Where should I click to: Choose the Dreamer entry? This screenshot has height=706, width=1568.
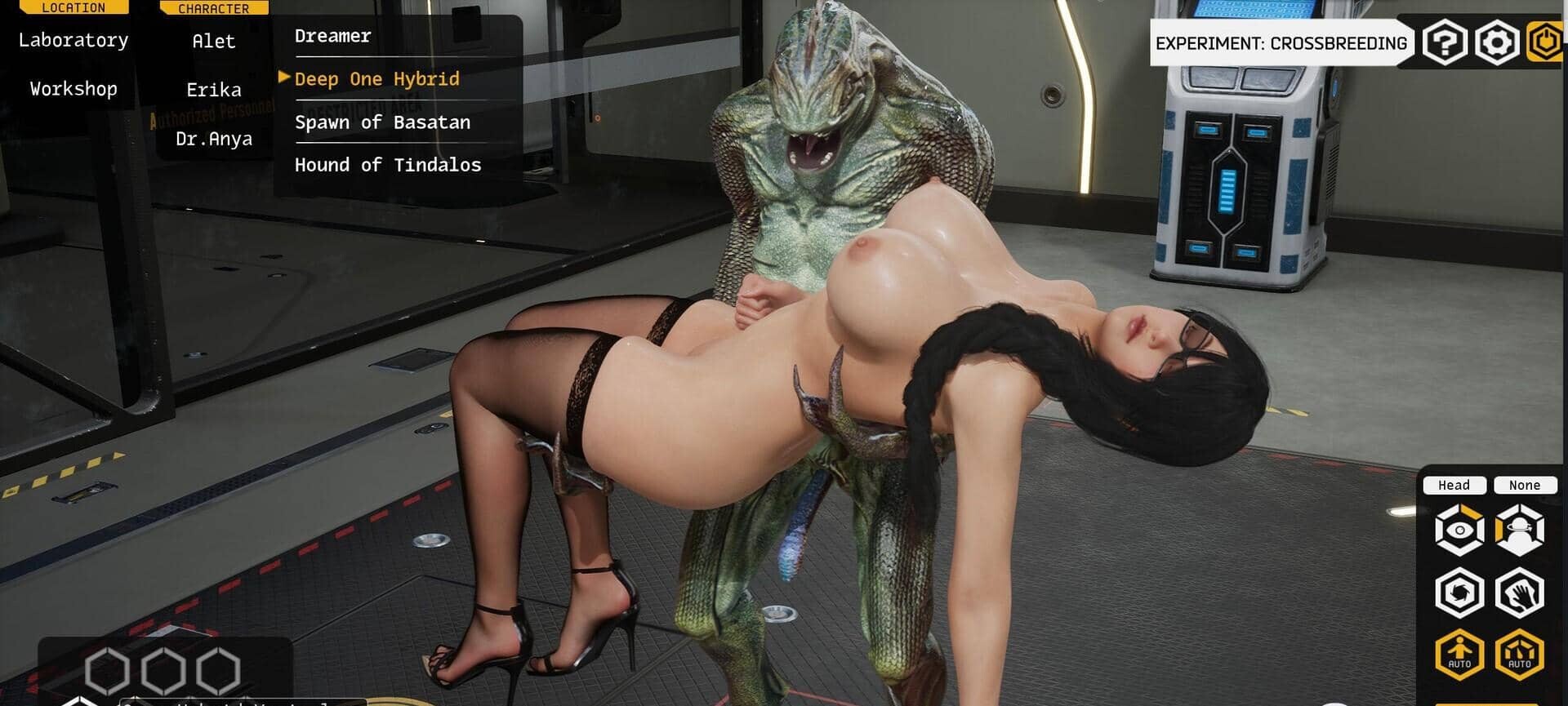333,36
